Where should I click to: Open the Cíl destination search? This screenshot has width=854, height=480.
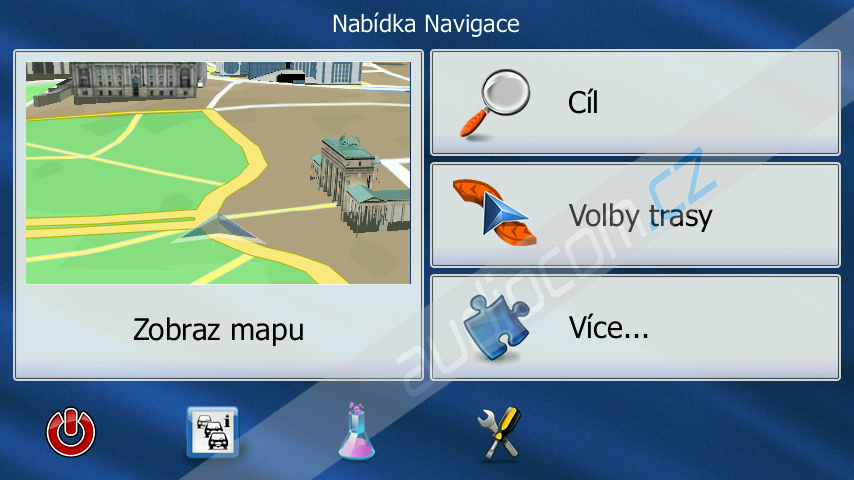[x=634, y=103]
